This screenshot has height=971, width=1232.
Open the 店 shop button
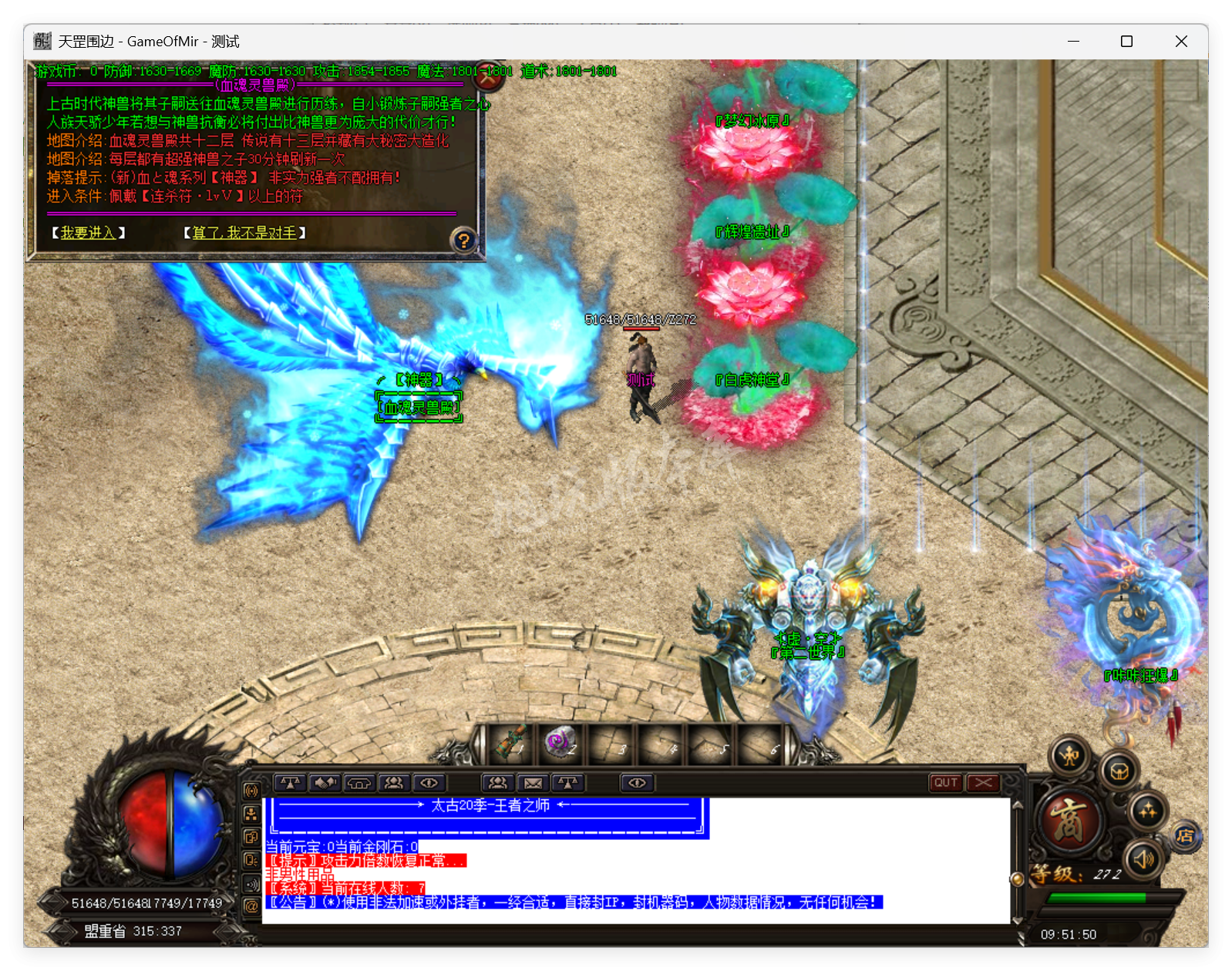click(1186, 836)
